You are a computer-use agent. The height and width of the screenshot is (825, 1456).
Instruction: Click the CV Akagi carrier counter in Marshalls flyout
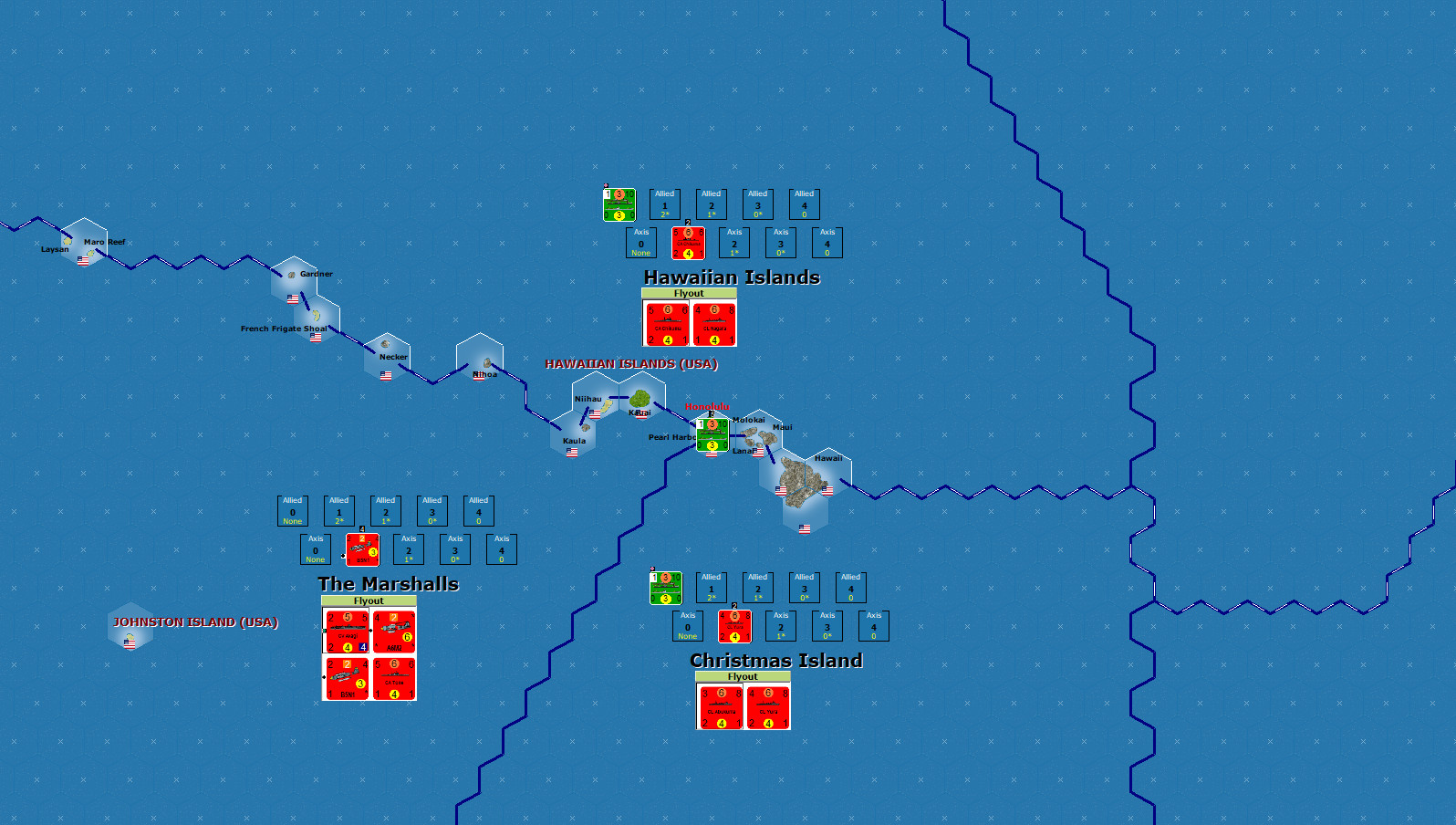click(x=347, y=630)
